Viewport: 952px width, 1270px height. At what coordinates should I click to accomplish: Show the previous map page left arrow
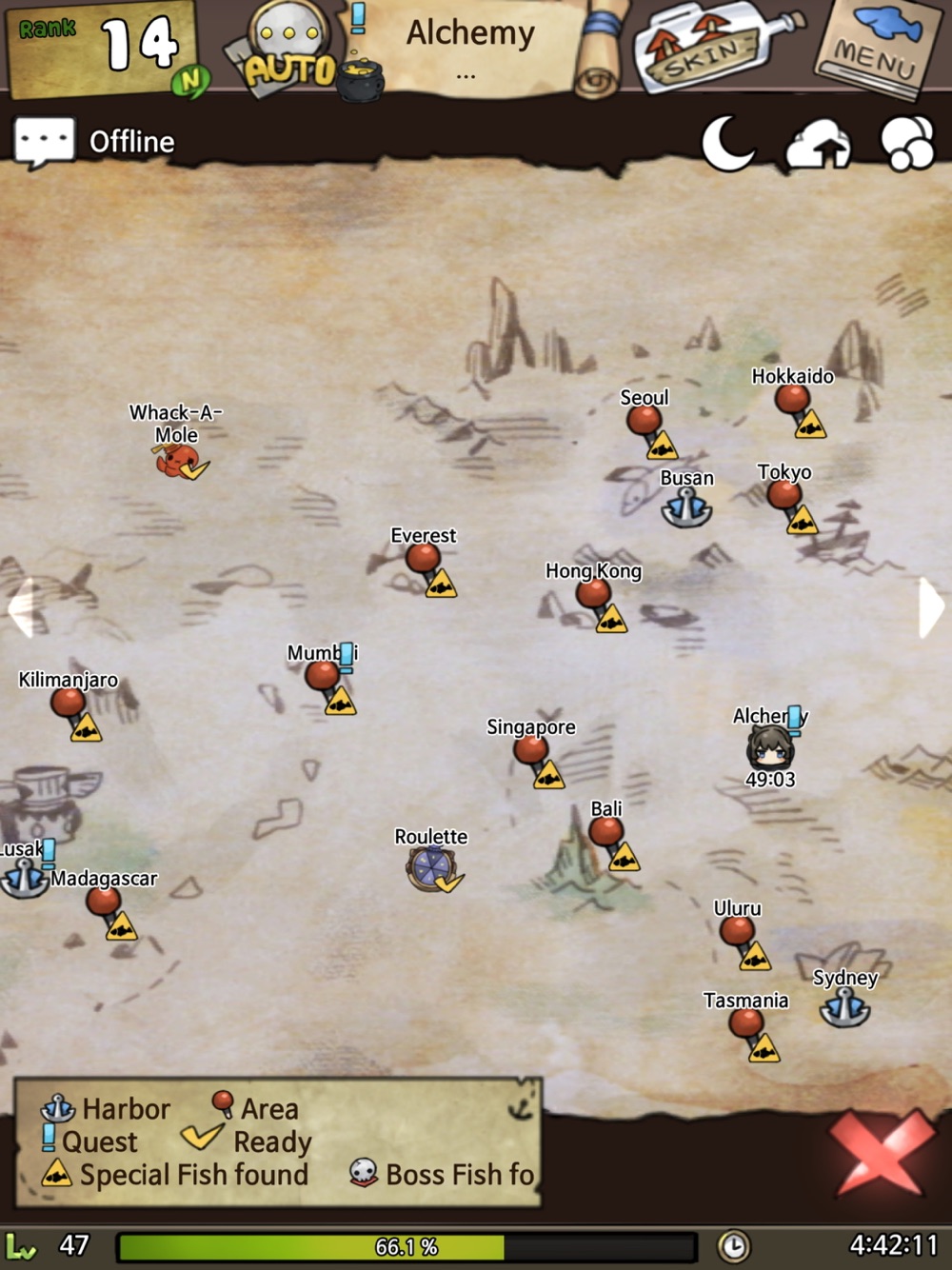pyautogui.click(x=21, y=606)
